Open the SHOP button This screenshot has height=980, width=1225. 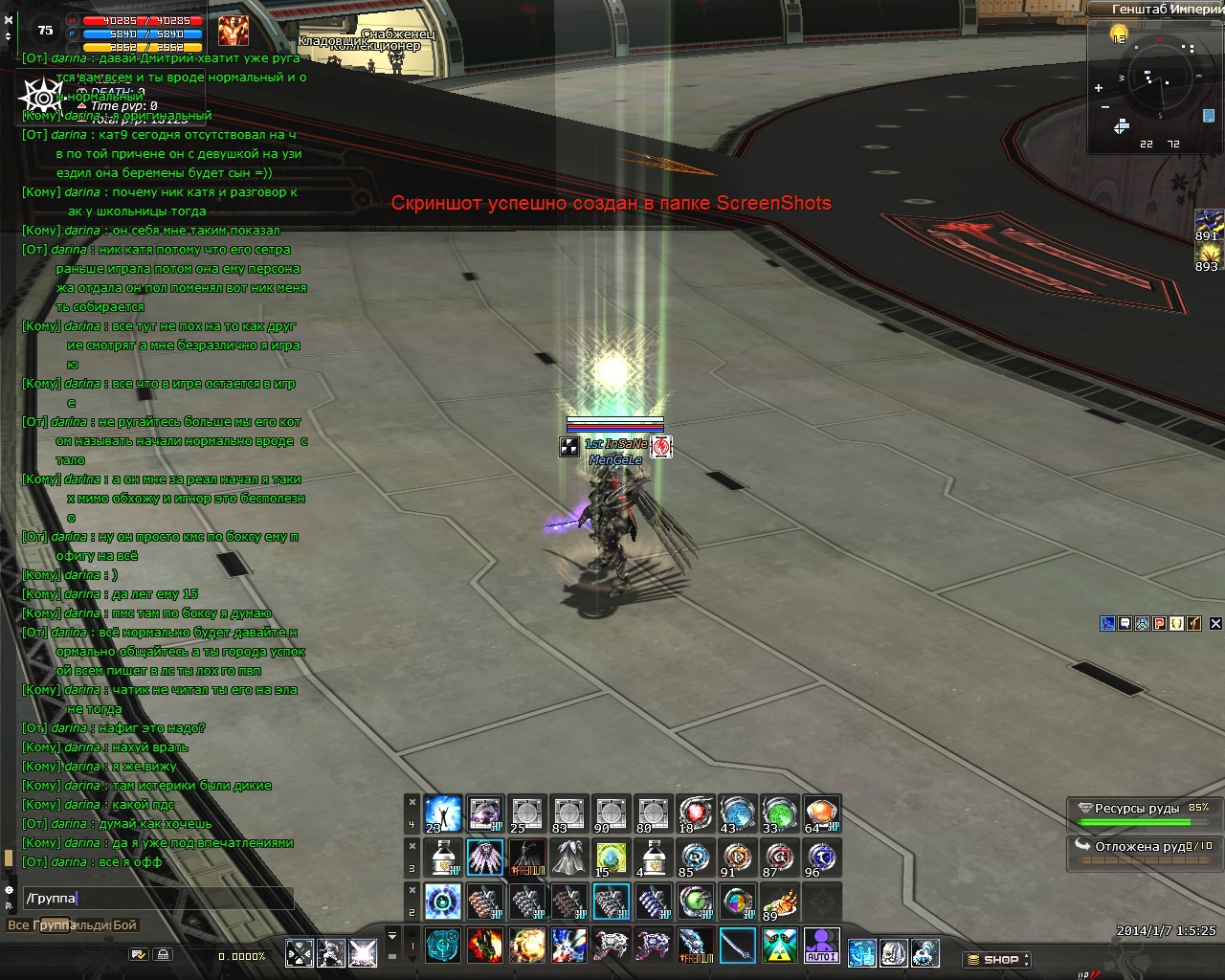pos(996,959)
